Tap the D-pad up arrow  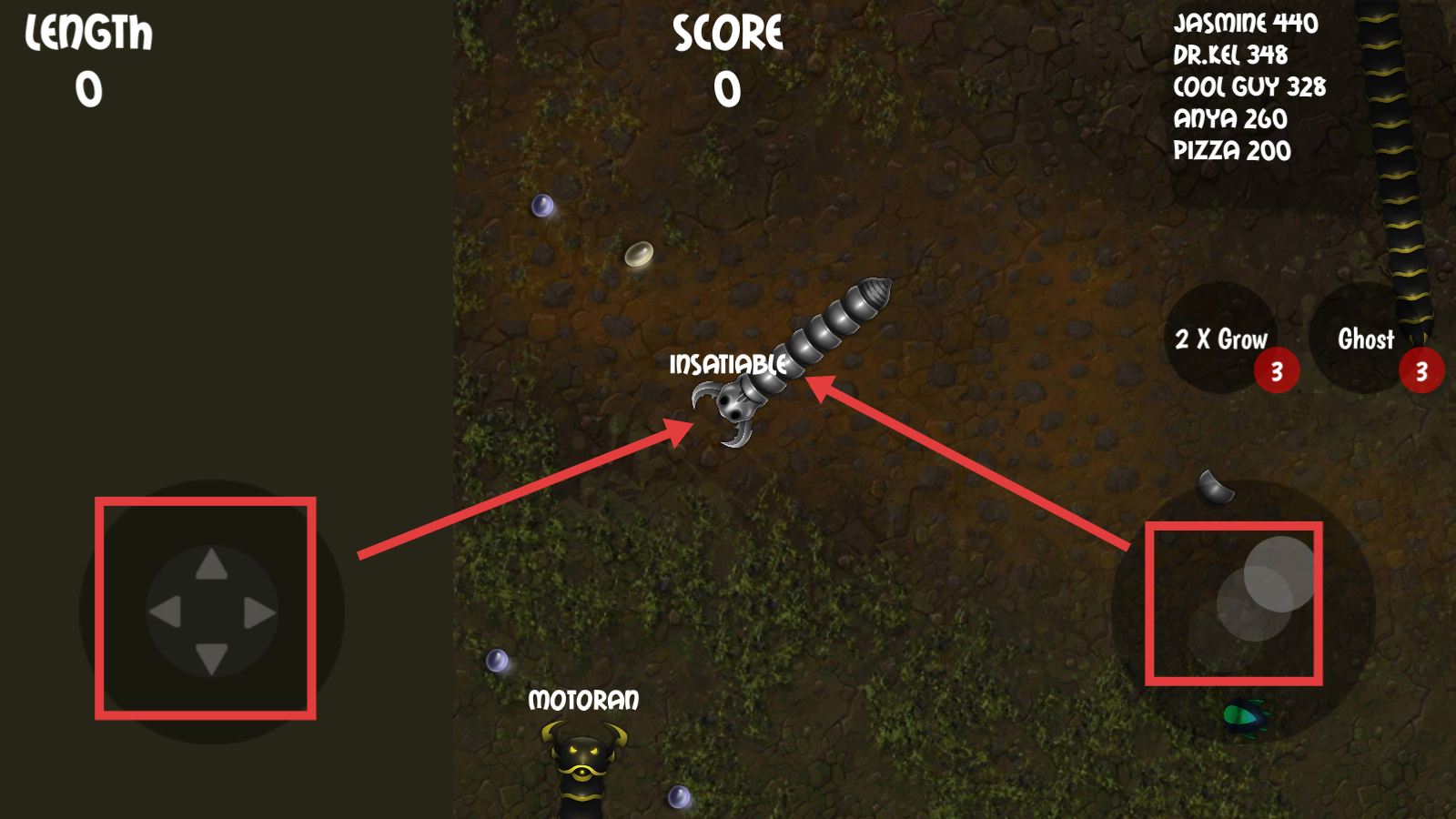211,565
